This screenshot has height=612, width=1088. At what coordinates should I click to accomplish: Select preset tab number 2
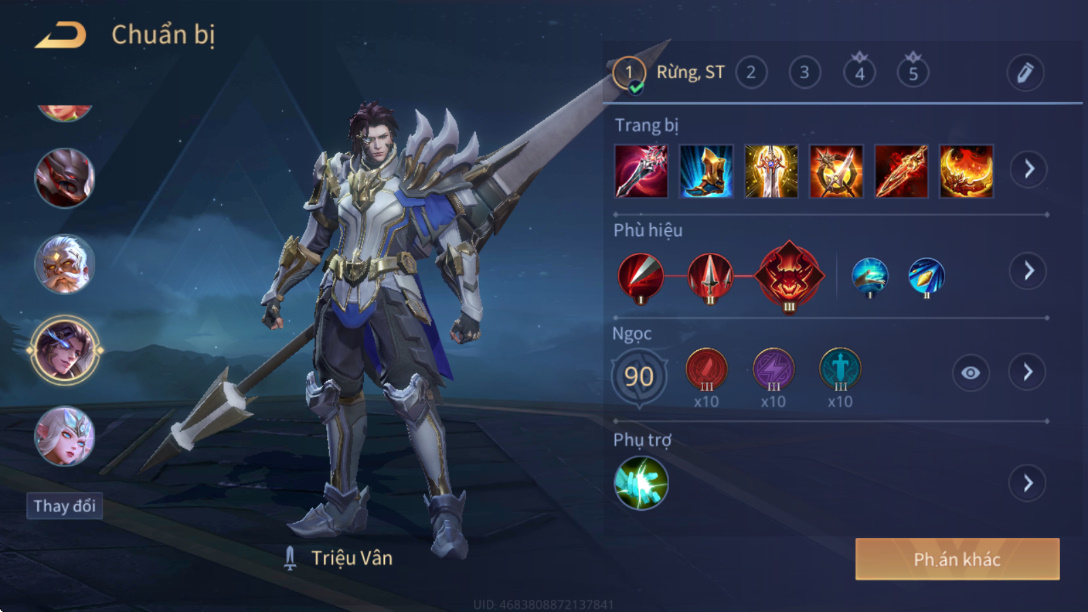click(x=751, y=72)
